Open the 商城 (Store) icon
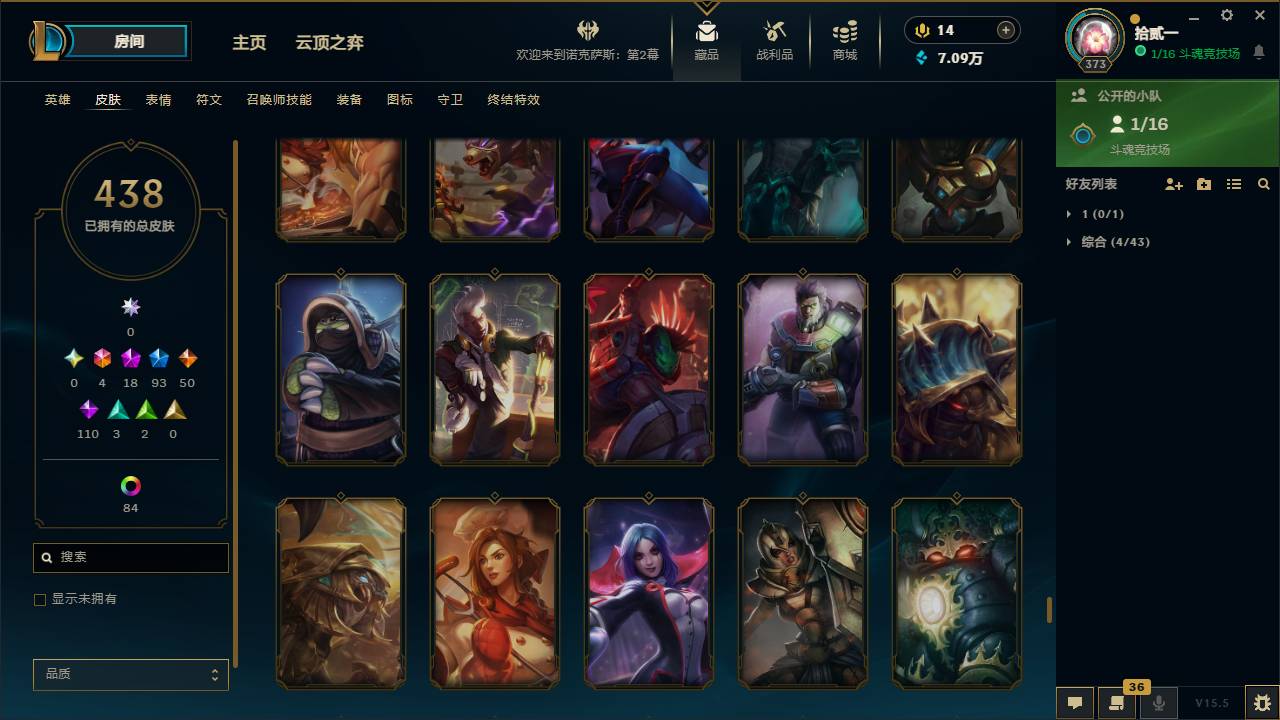 point(843,33)
